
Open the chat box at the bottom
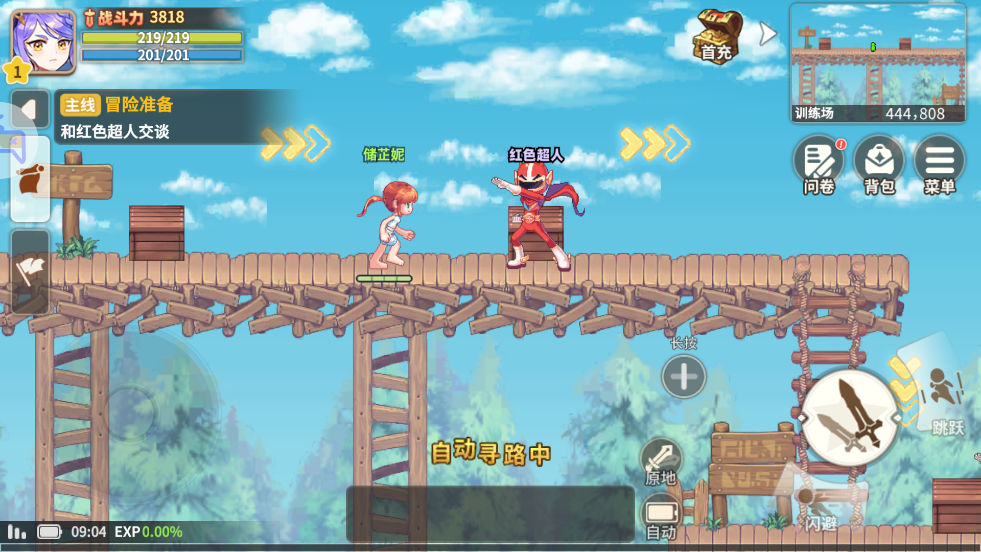click(x=490, y=514)
